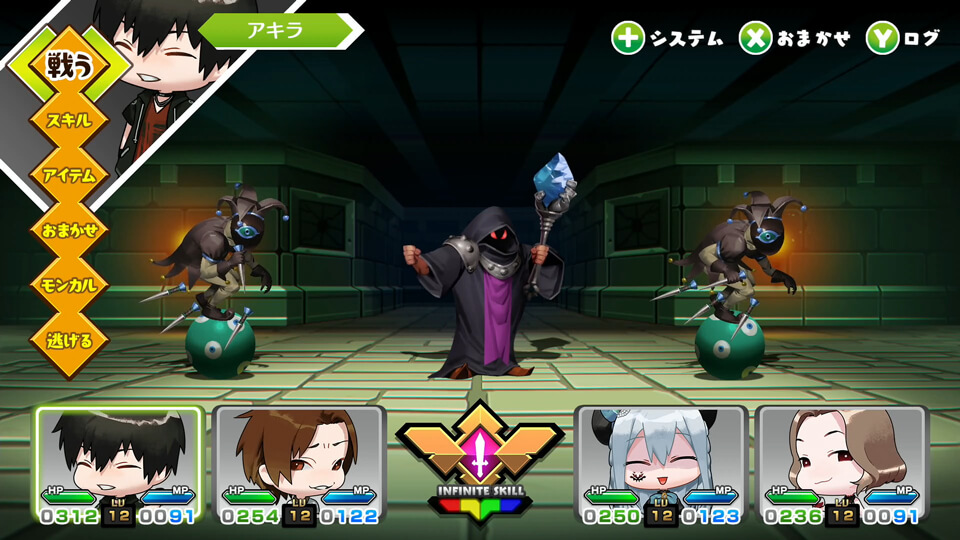This screenshot has width=960, height=540.
Task: Activate the top-bar おまかせ auto option
Action: coord(795,39)
